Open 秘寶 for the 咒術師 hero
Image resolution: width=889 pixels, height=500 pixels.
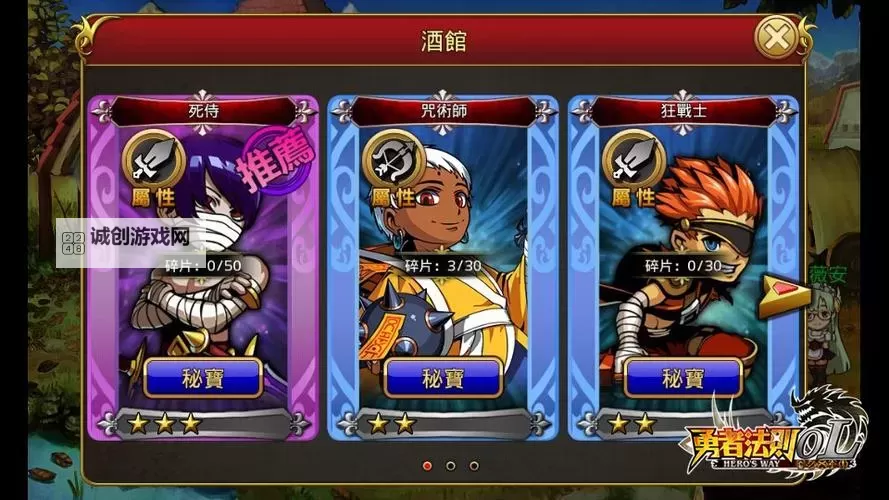click(x=443, y=379)
